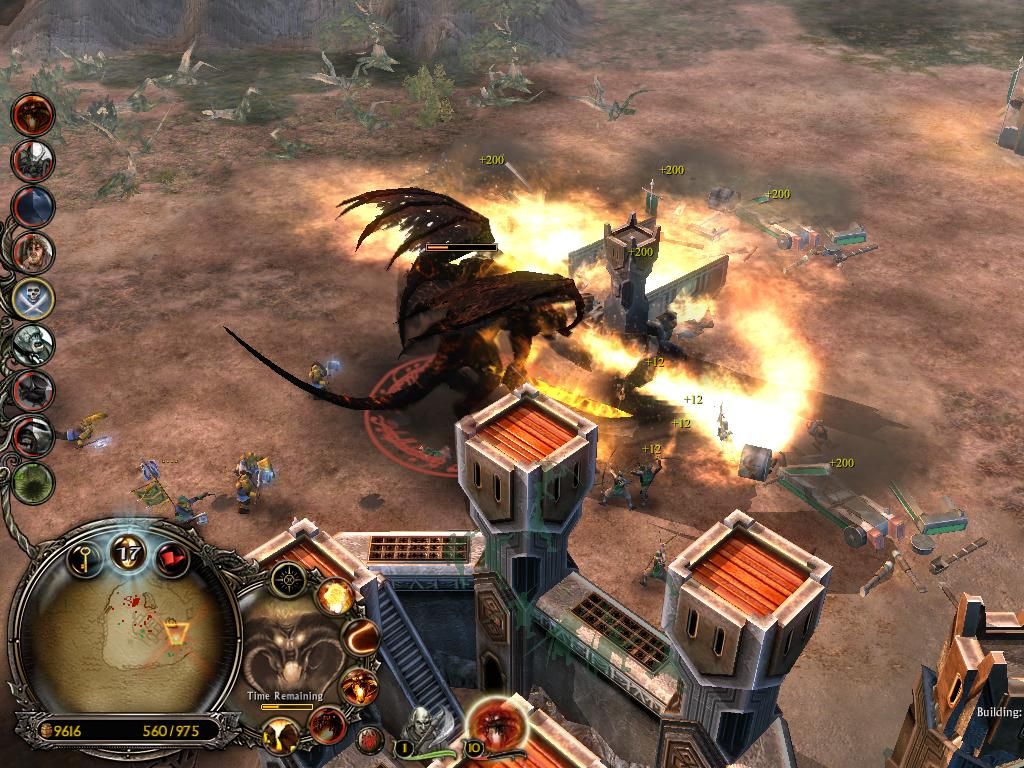Click the compass-star stance button

(x=290, y=577)
